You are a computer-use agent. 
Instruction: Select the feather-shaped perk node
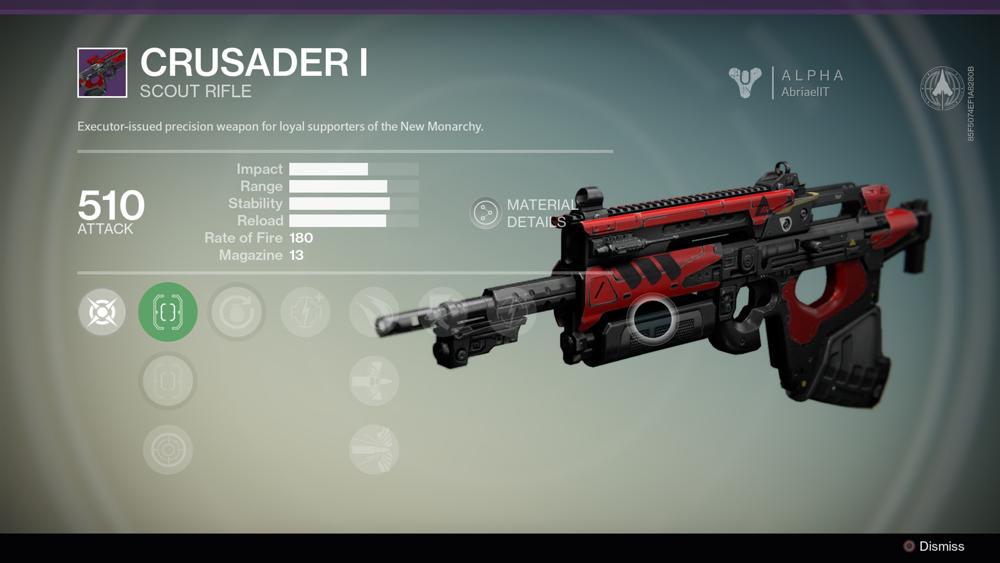[x=373, y=312]
